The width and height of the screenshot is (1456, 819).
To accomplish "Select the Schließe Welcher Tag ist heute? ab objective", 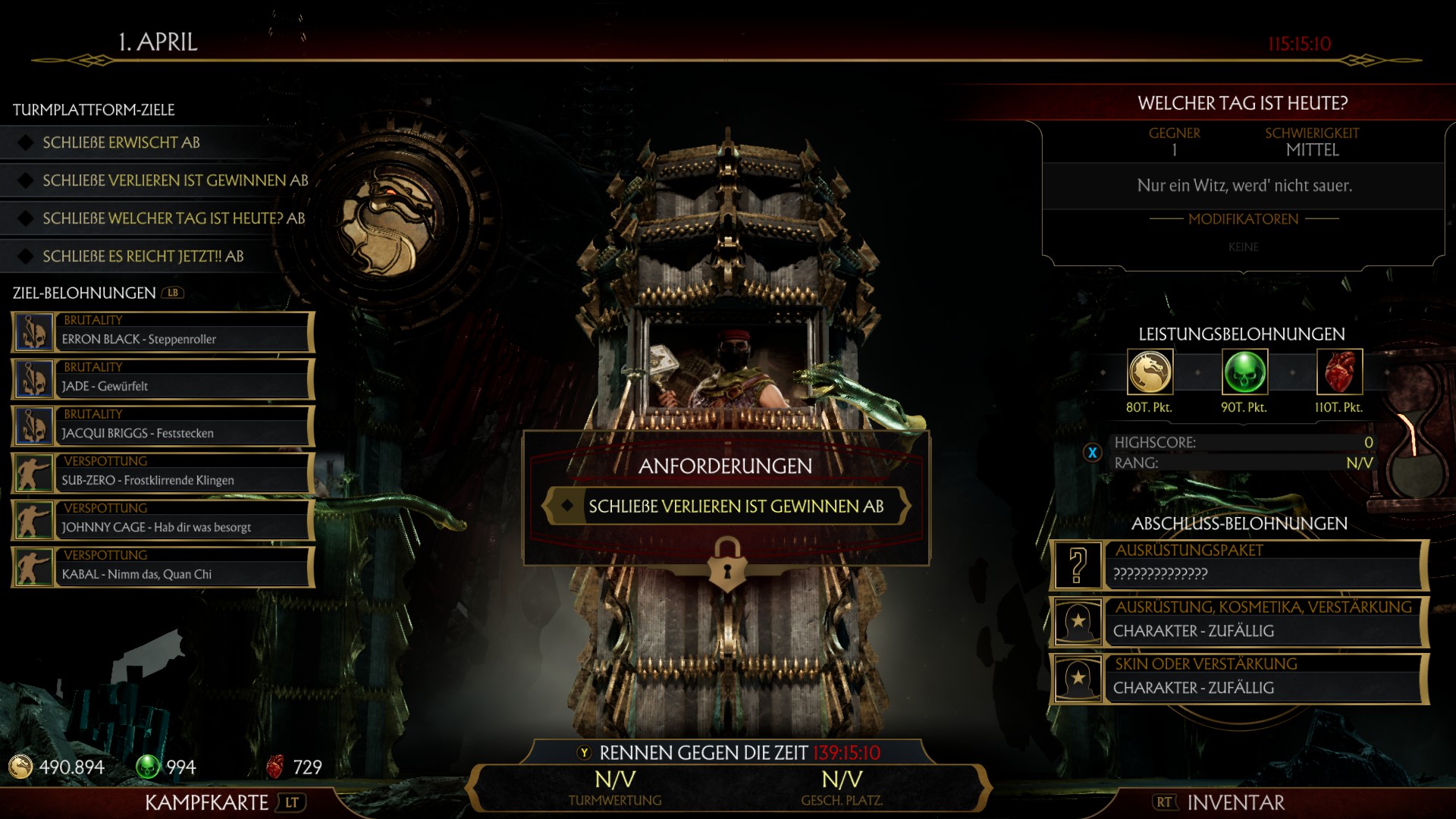I will click(x=173, y=218).
